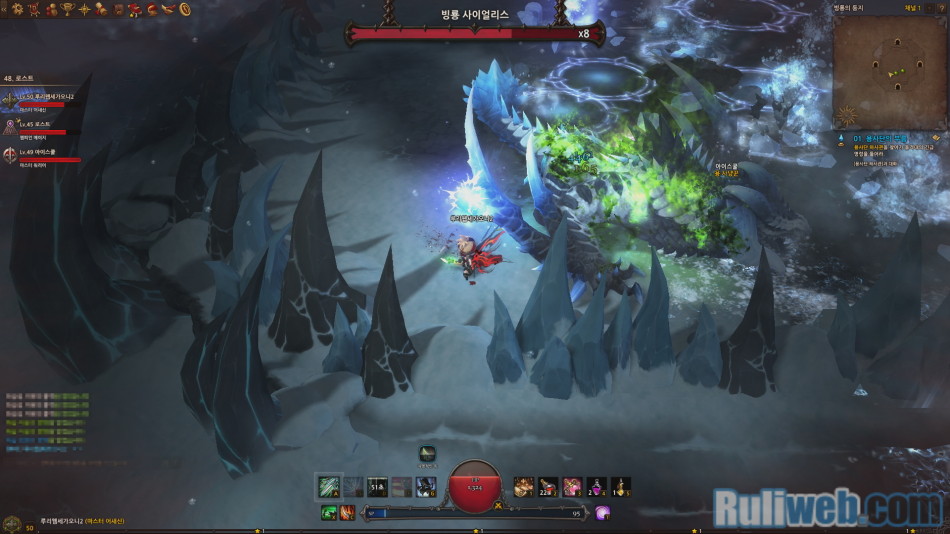Open the minimap help question mark
Viewport: 950px width, 534px height.
[x=941, y=7]
